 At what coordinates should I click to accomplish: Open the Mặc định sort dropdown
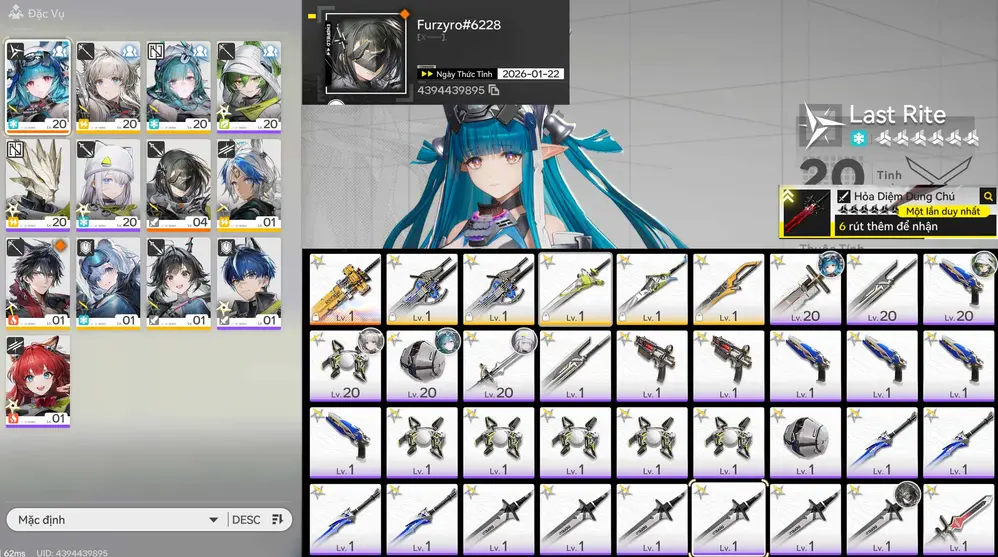(x=115, y=520)
